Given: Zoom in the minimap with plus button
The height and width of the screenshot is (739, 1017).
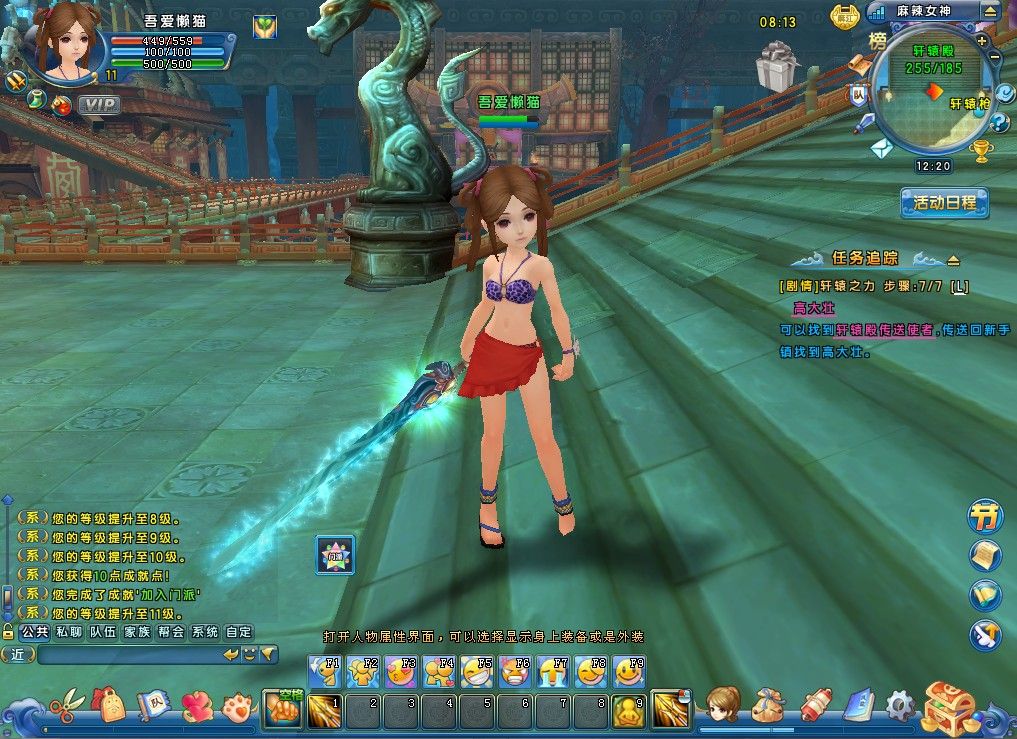Looking at the screenshot, I should (x=982, y=41).
